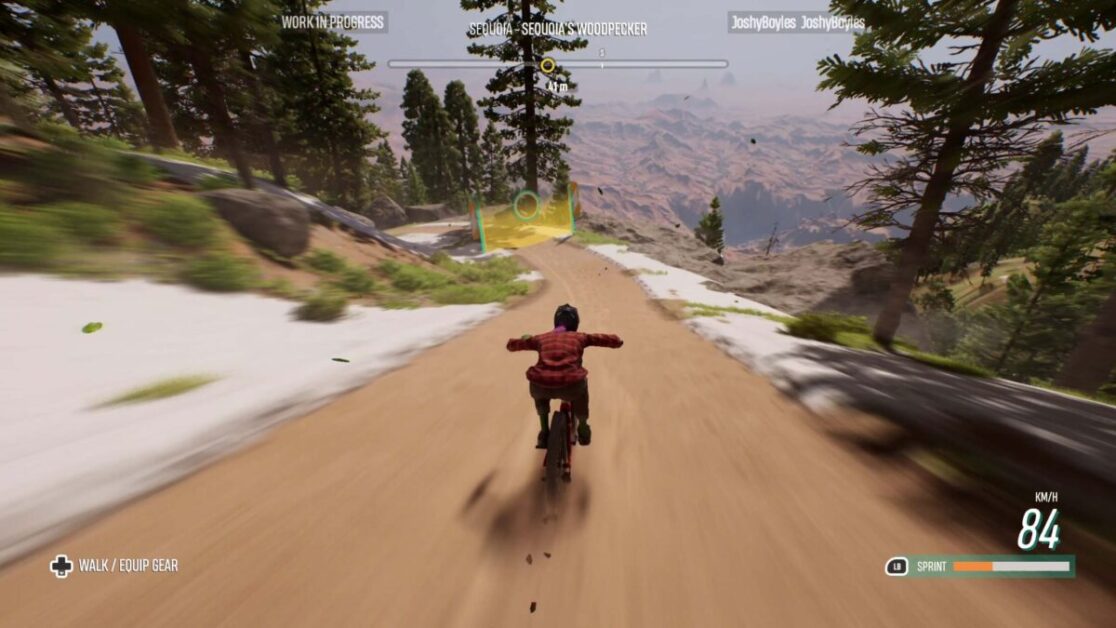
Task: Select the Sequoia's Woodpecker track title
Action: (x=558, y=29)
